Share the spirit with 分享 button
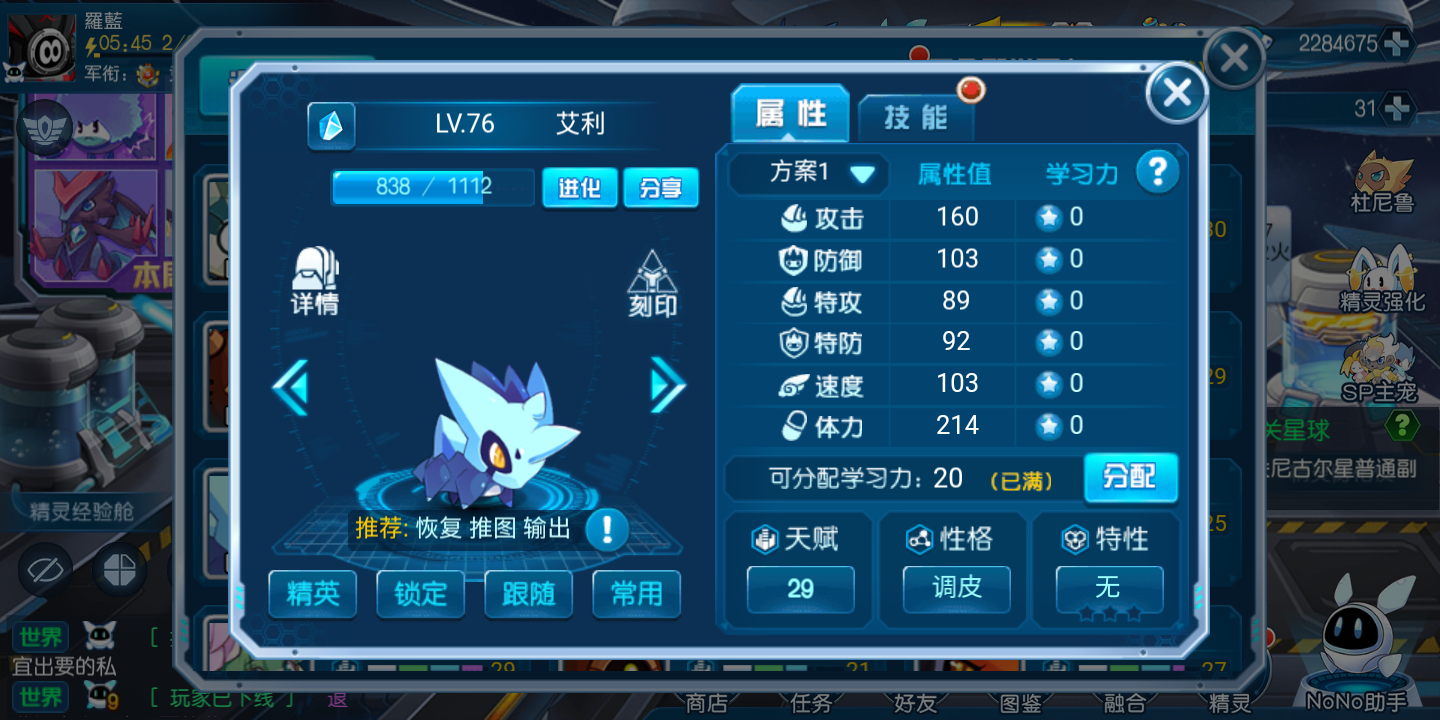This screenshot has width=1440, height=720. (660, 187)
